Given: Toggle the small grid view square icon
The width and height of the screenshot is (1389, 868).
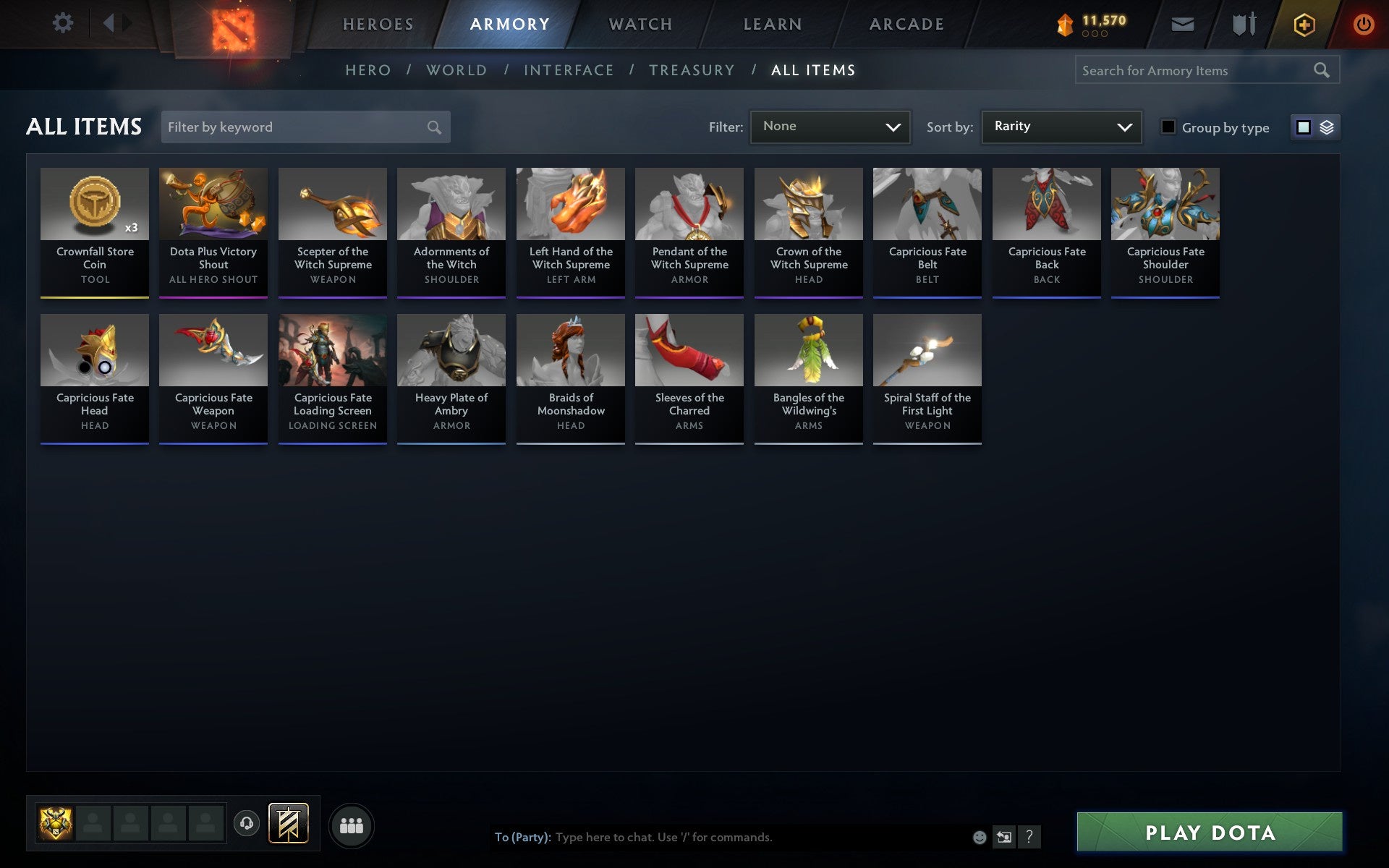Looking at the screenshot, I should tap(1304, 127).
